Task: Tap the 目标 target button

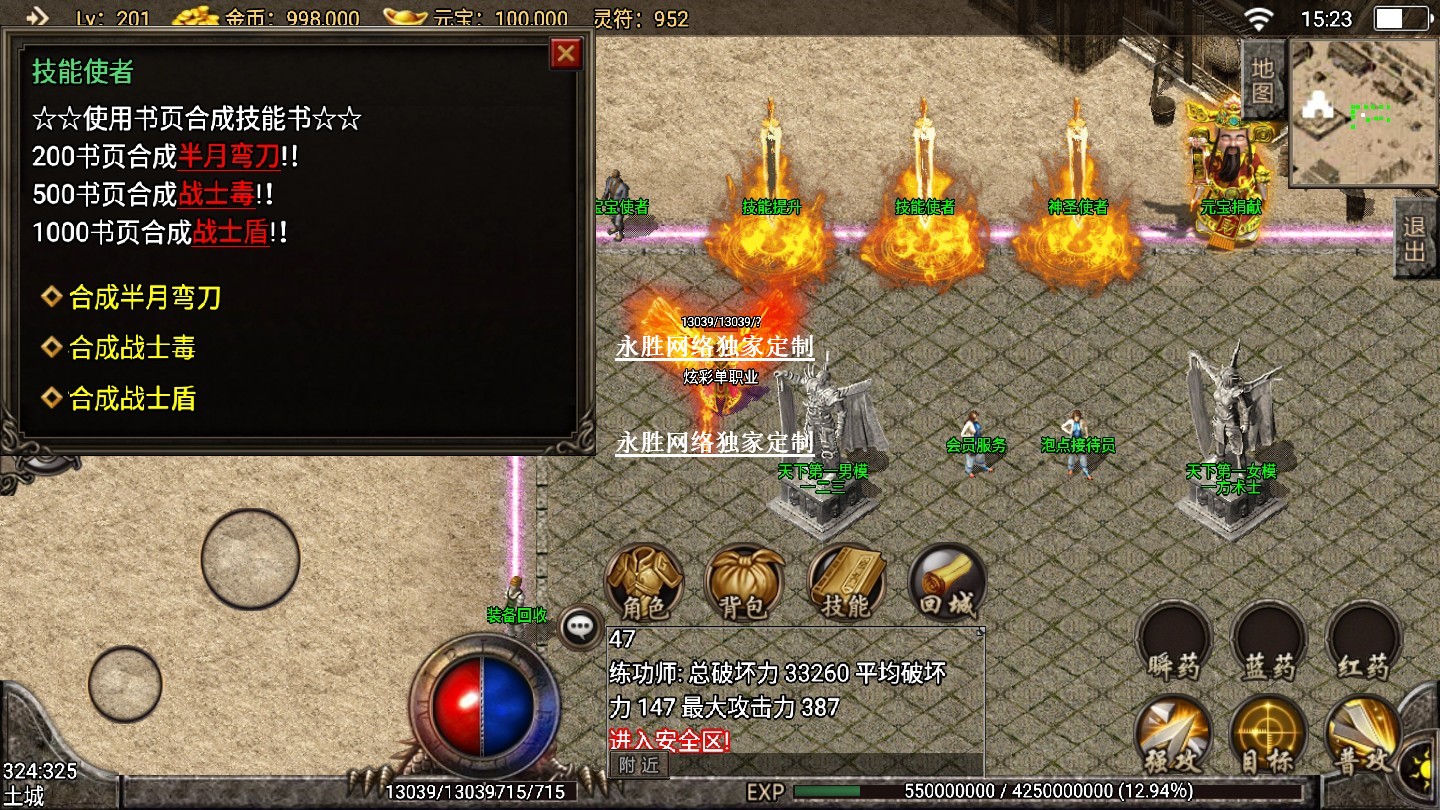Action: pos(1267,735)
